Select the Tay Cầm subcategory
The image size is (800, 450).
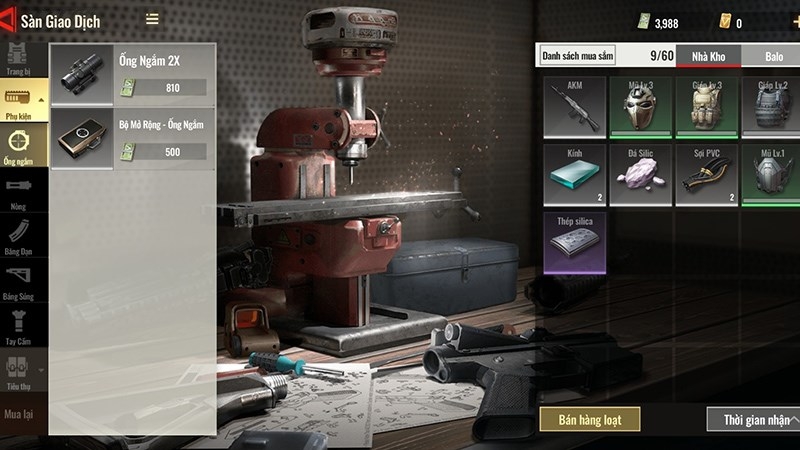[18, 324]
